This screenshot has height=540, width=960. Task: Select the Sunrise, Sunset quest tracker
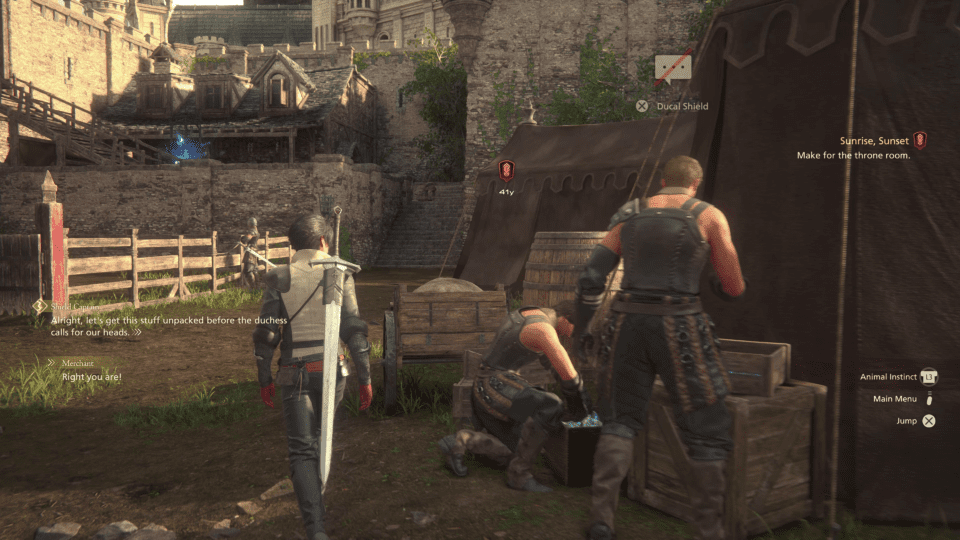point(875,141)
